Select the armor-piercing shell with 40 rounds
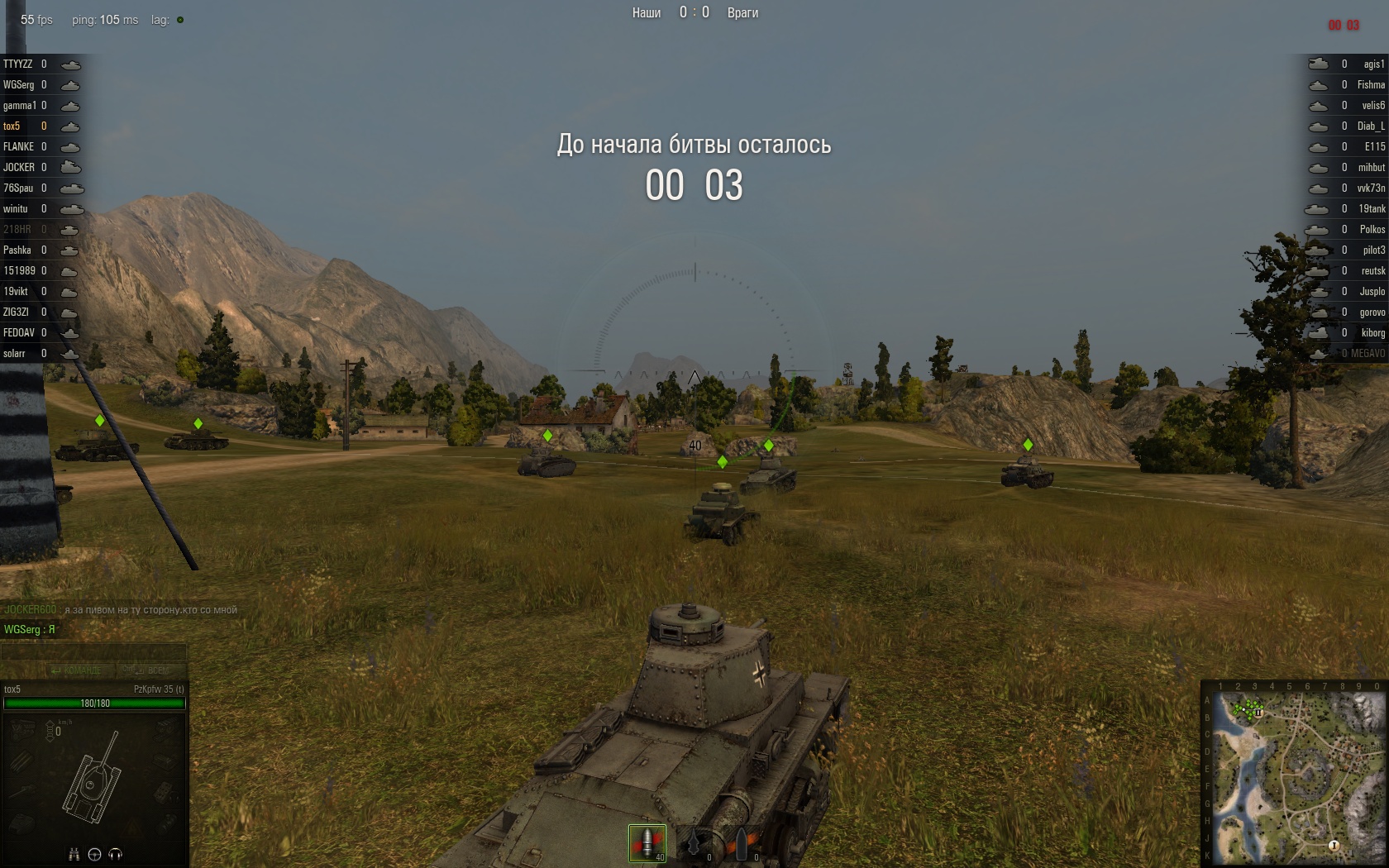 tap(647, 842)
